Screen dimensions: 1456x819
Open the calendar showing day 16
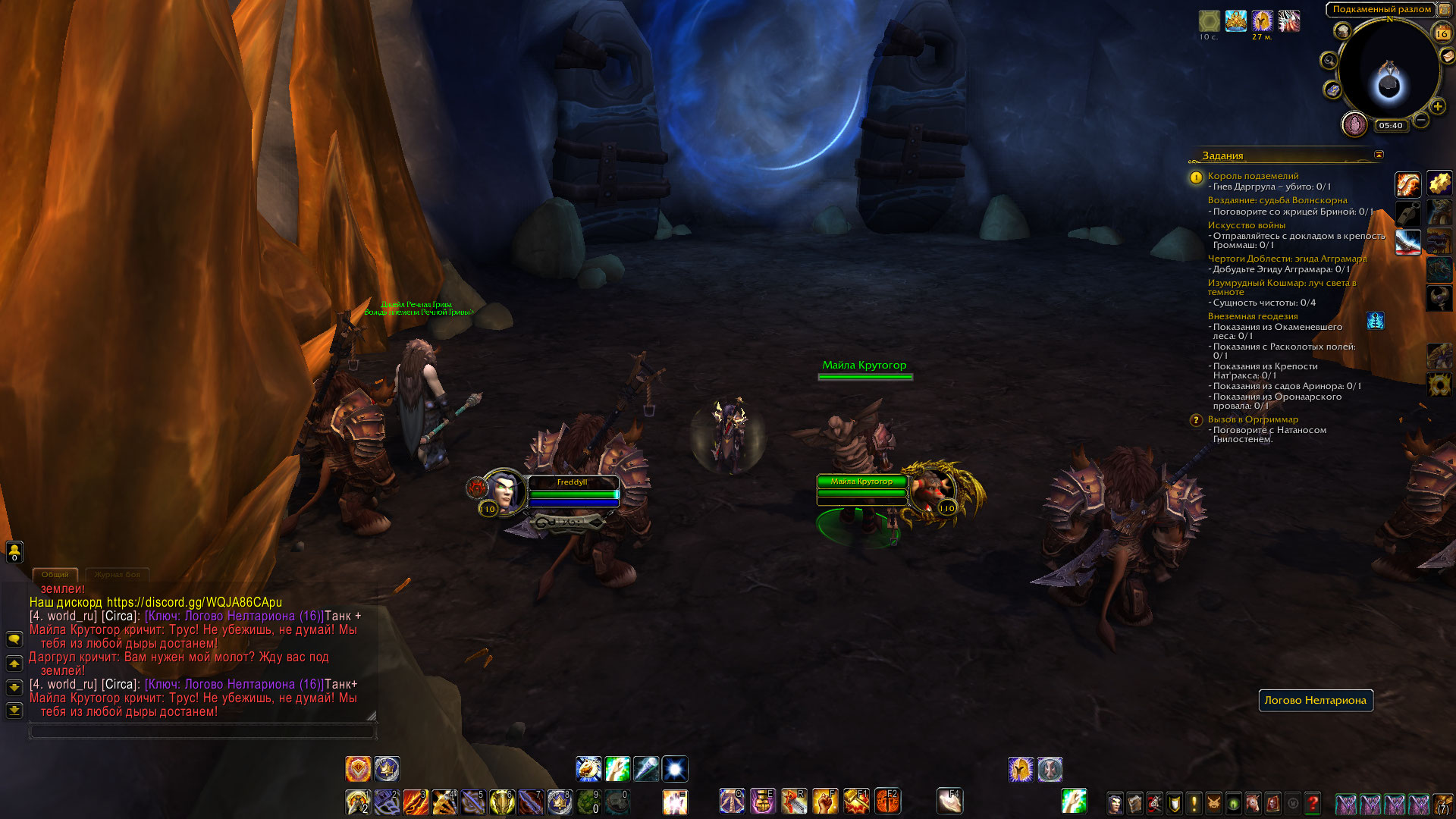point(1442,33)
